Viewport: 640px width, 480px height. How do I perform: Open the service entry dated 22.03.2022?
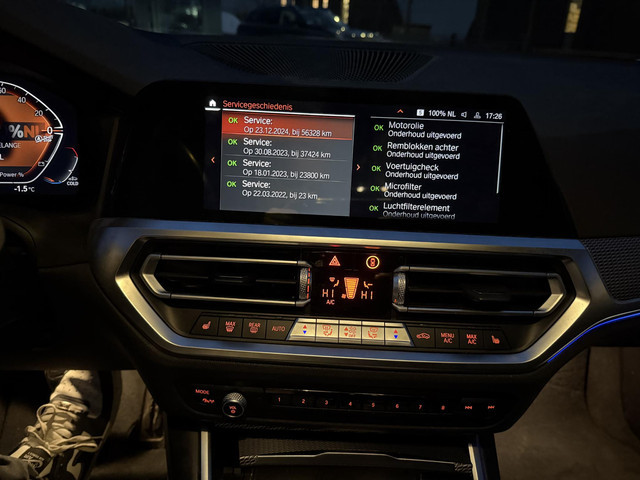click(287, 189)
